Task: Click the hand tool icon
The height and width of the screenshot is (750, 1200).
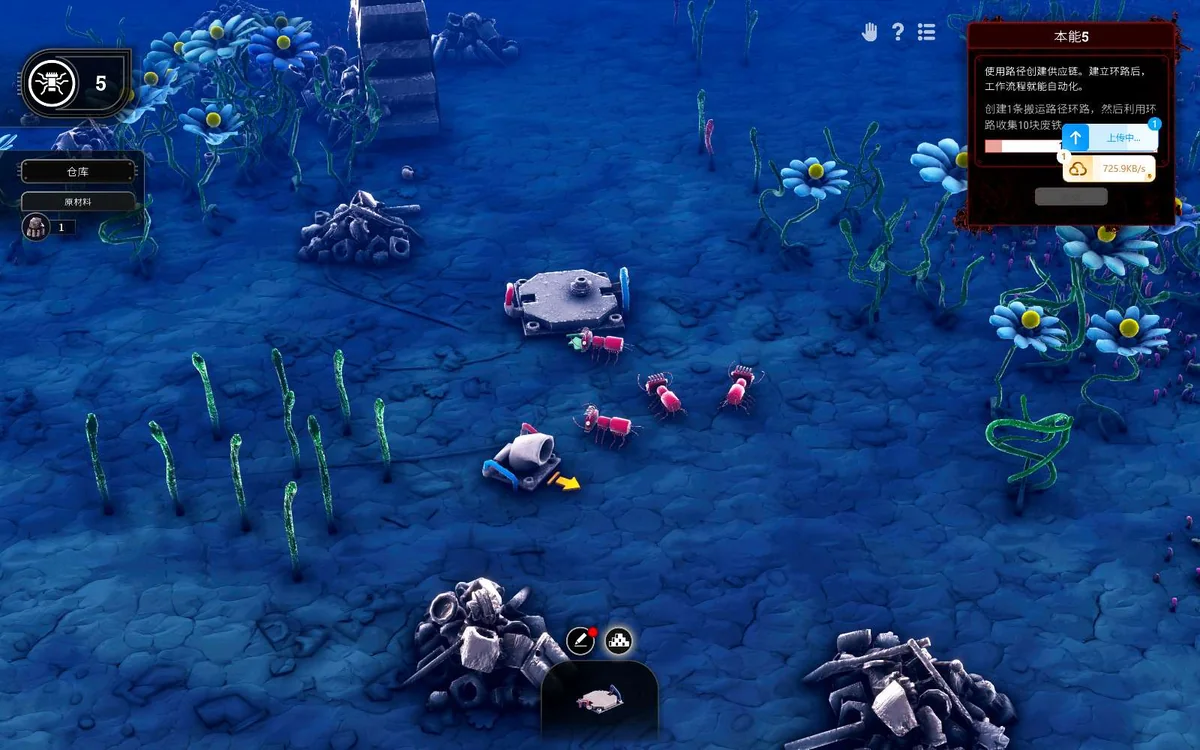Action: [x=870, y=32]
